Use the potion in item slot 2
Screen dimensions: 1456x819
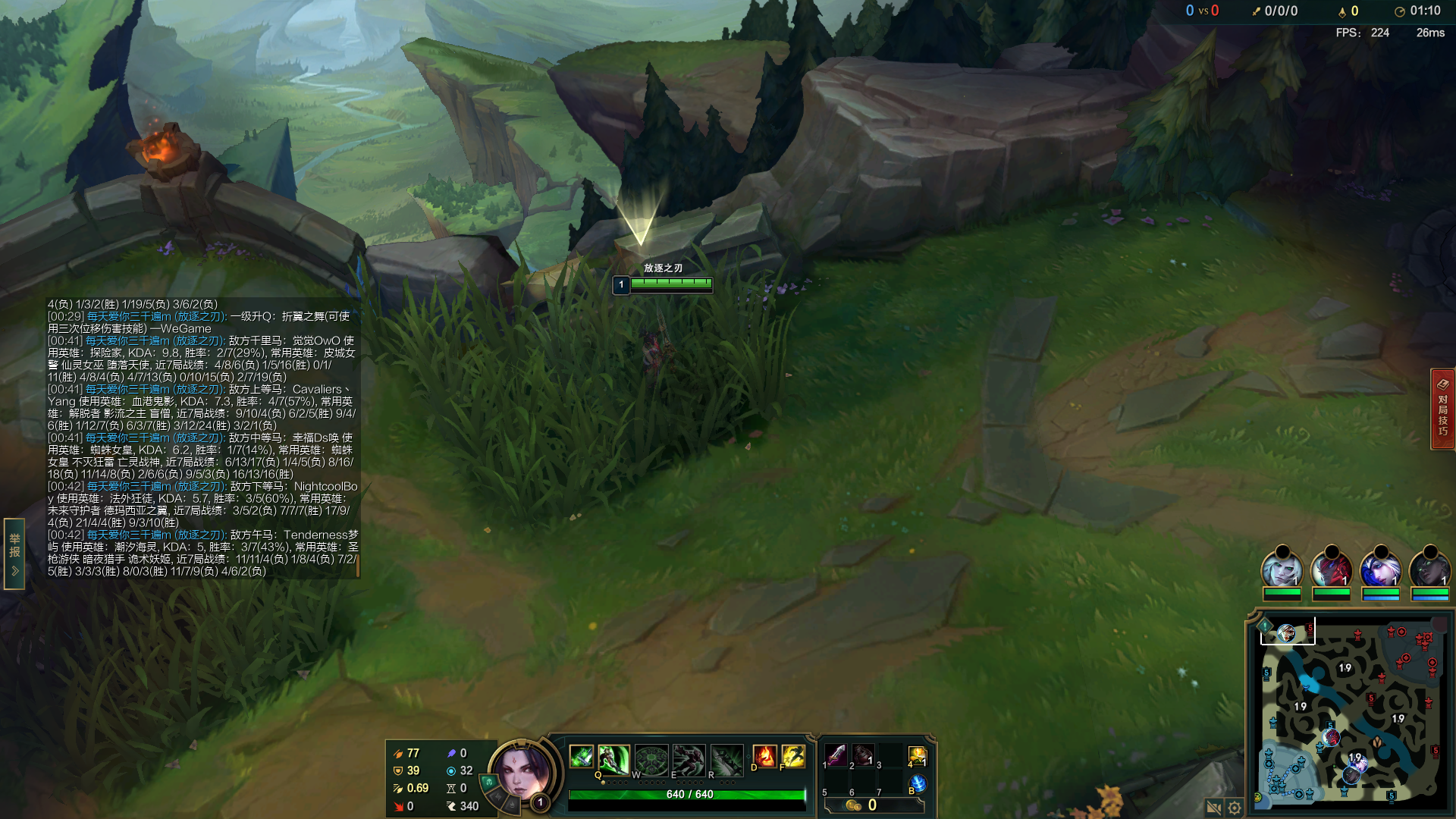click(x=863, y=755)
